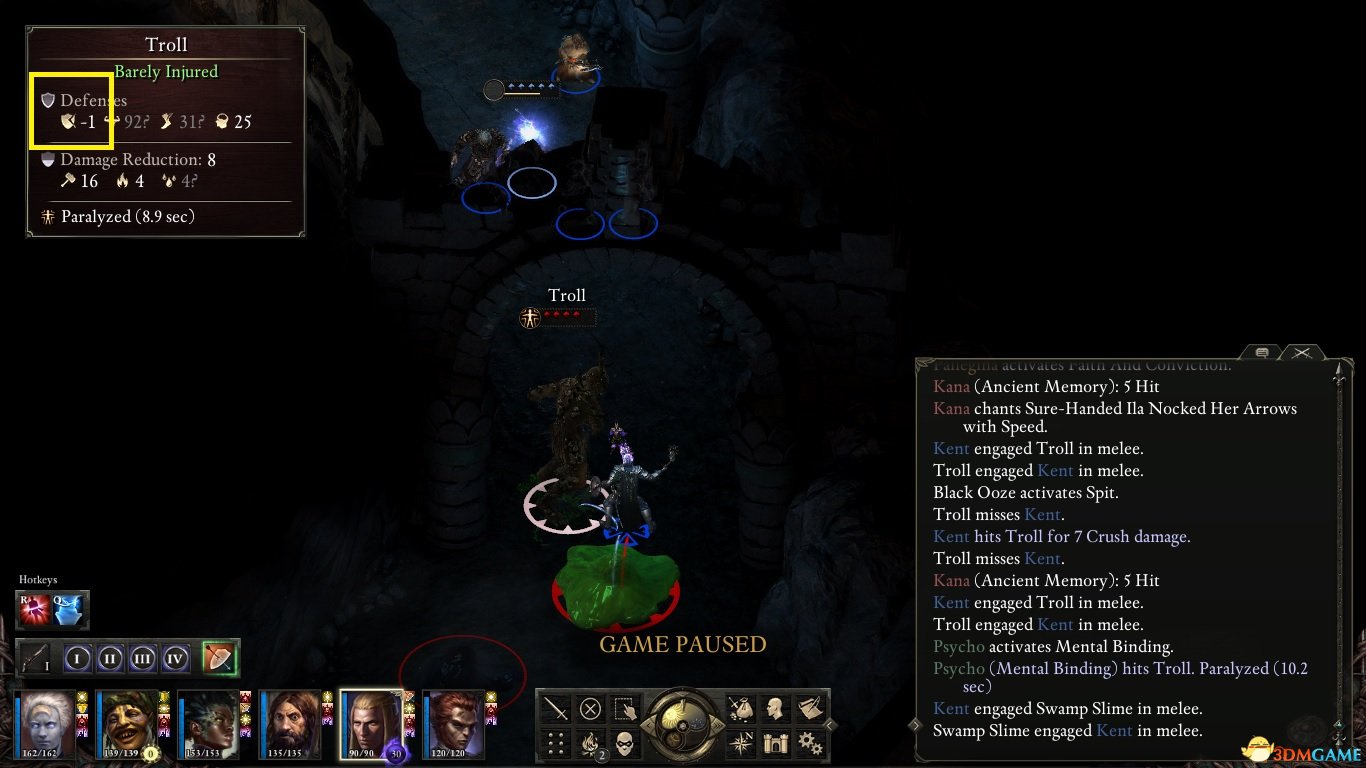Open the level I spells button

point(79,659)
